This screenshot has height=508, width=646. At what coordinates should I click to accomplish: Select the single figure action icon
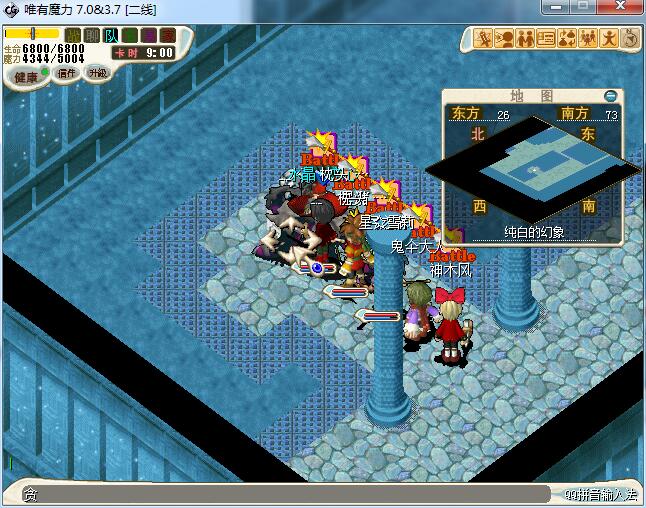pyautogui.click(x=608, y=39)
